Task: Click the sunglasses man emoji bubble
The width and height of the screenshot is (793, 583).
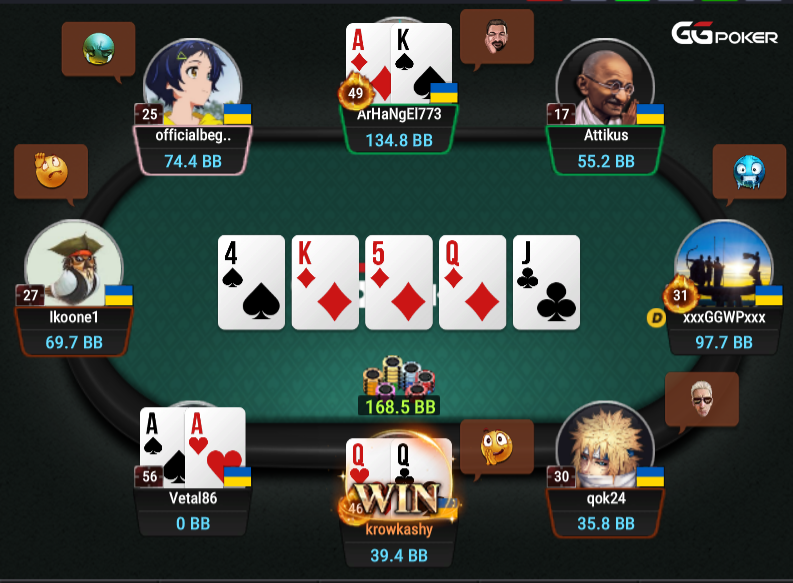Action: pos(702,400)
